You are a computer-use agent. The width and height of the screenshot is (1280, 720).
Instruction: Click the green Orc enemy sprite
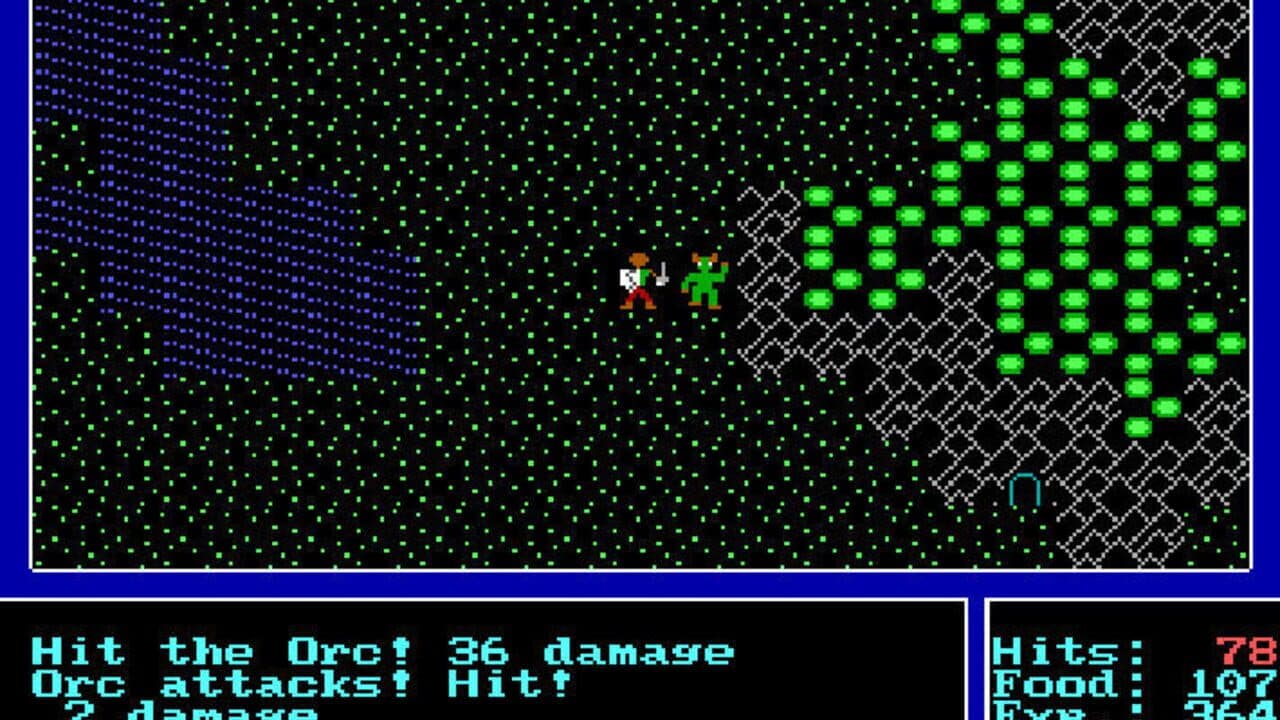point(706,283)
